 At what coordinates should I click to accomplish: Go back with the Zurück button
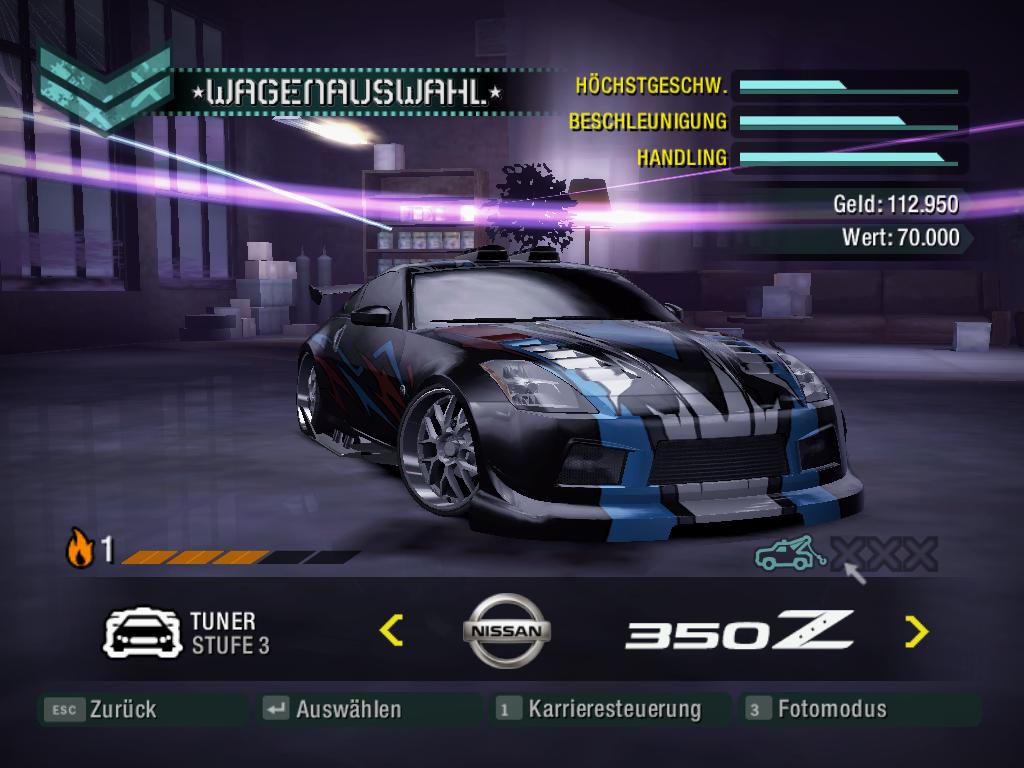(x=122, y=710)
